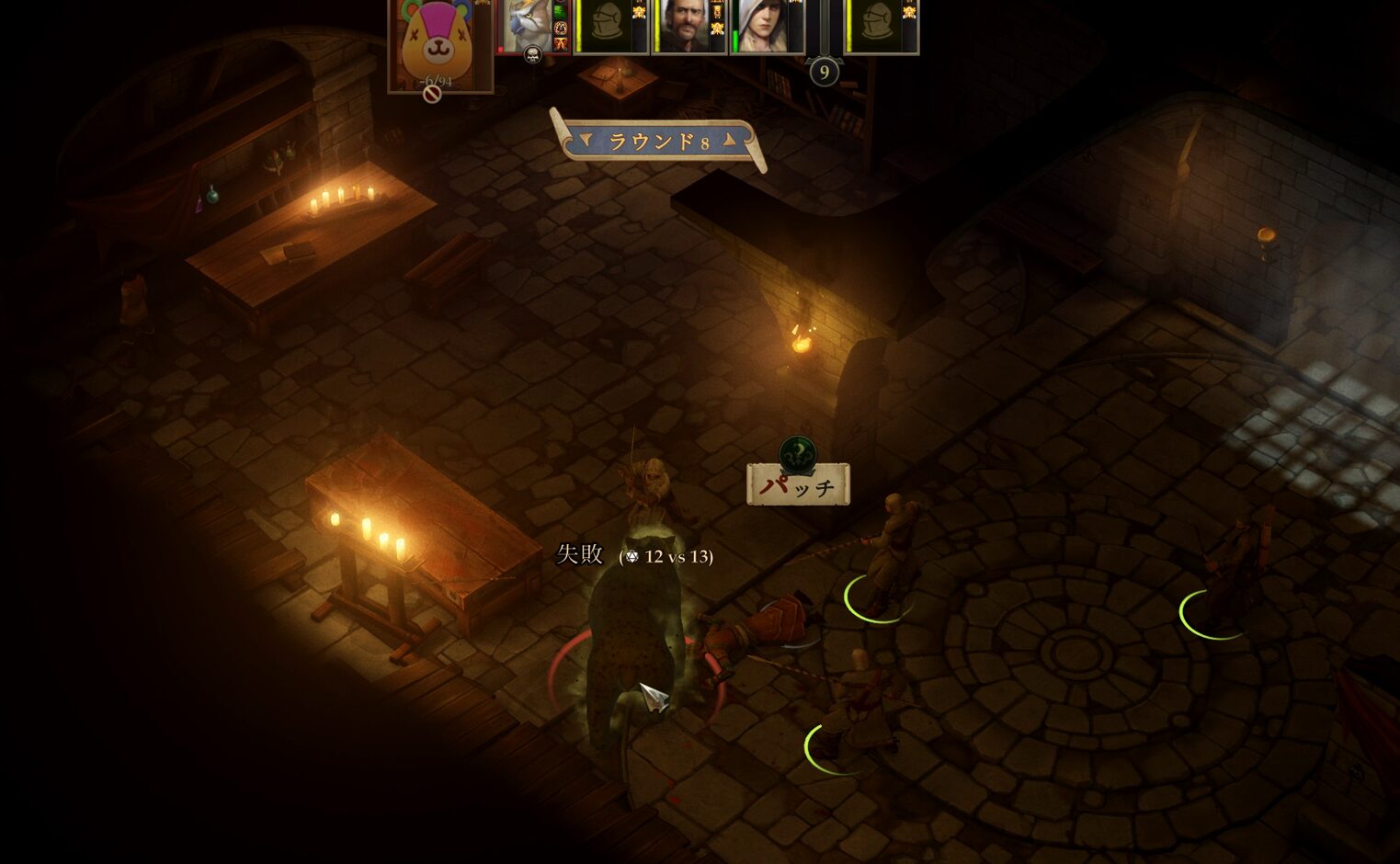Click the skull icon under the wolf portrait

[x=532, y=55]
